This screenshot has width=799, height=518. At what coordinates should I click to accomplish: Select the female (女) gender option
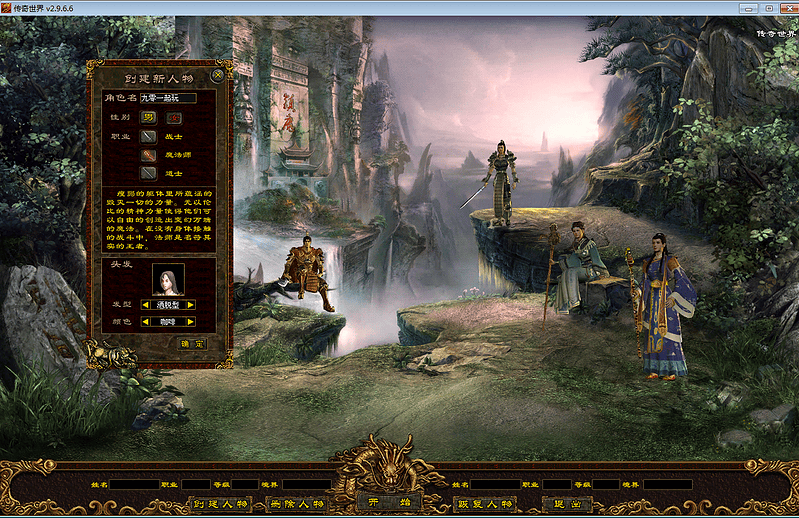tap(172, 117)
